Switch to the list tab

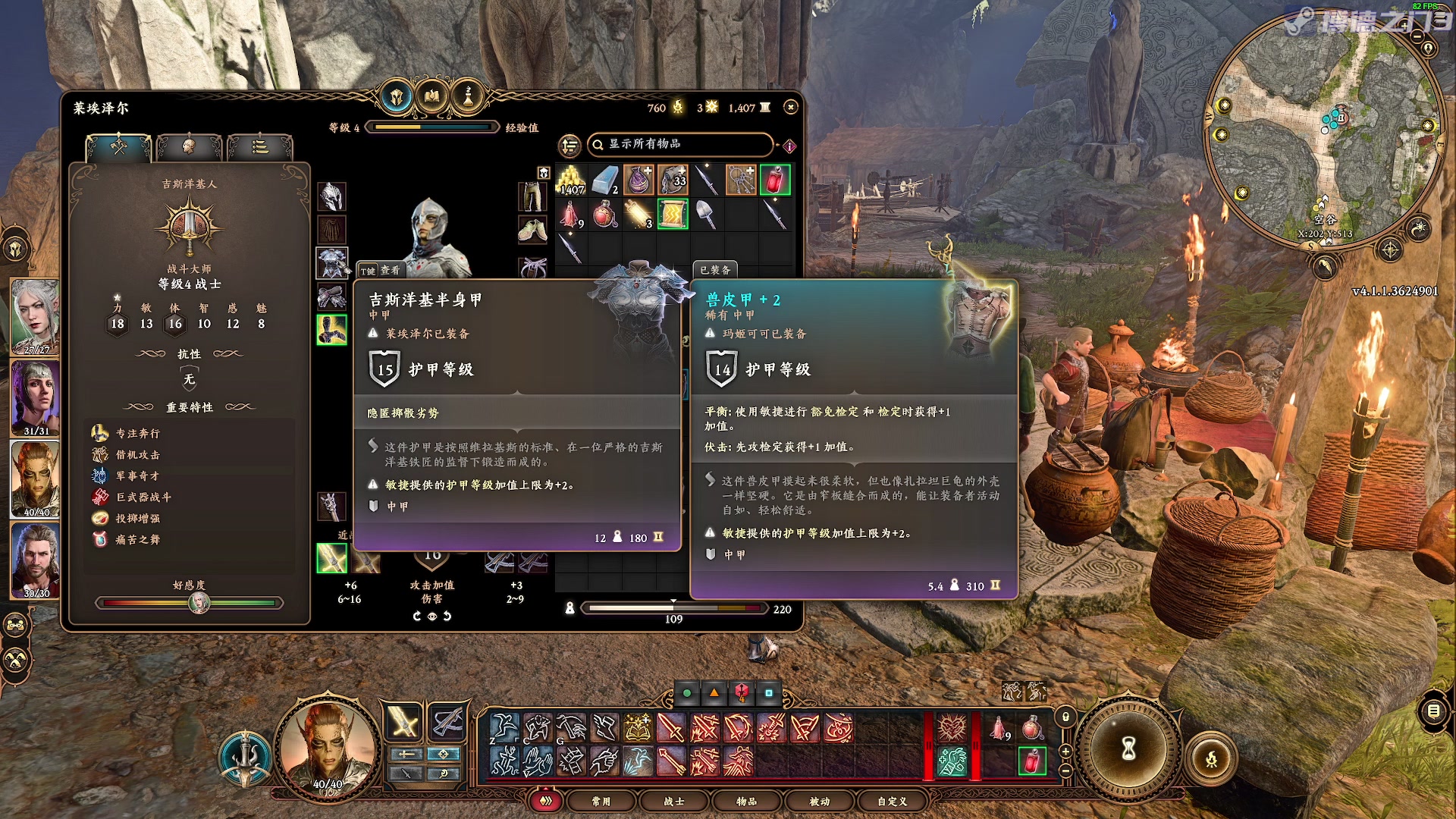coord(259,146)
